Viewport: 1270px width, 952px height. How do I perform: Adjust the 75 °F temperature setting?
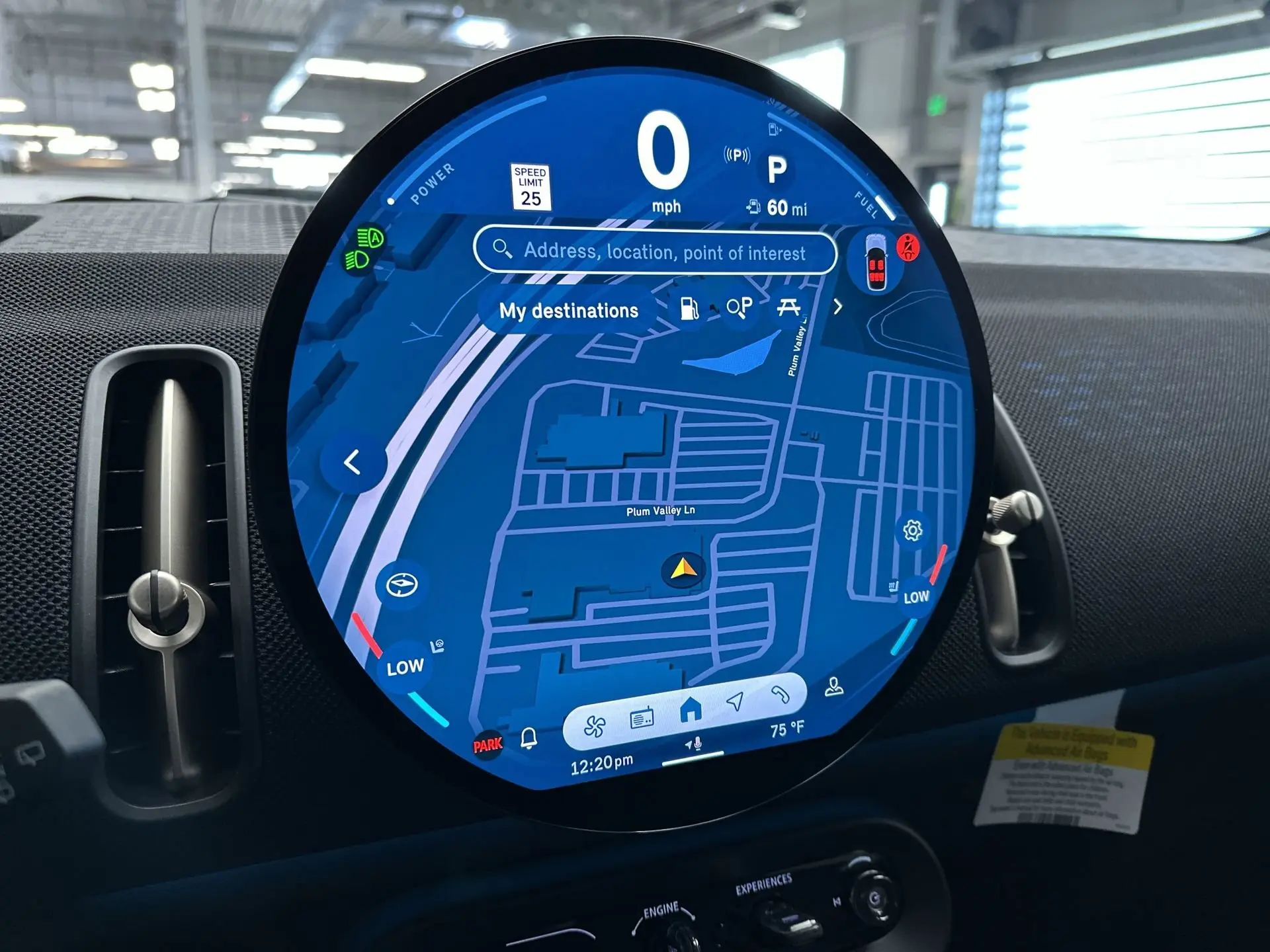[x=787, y=730]
